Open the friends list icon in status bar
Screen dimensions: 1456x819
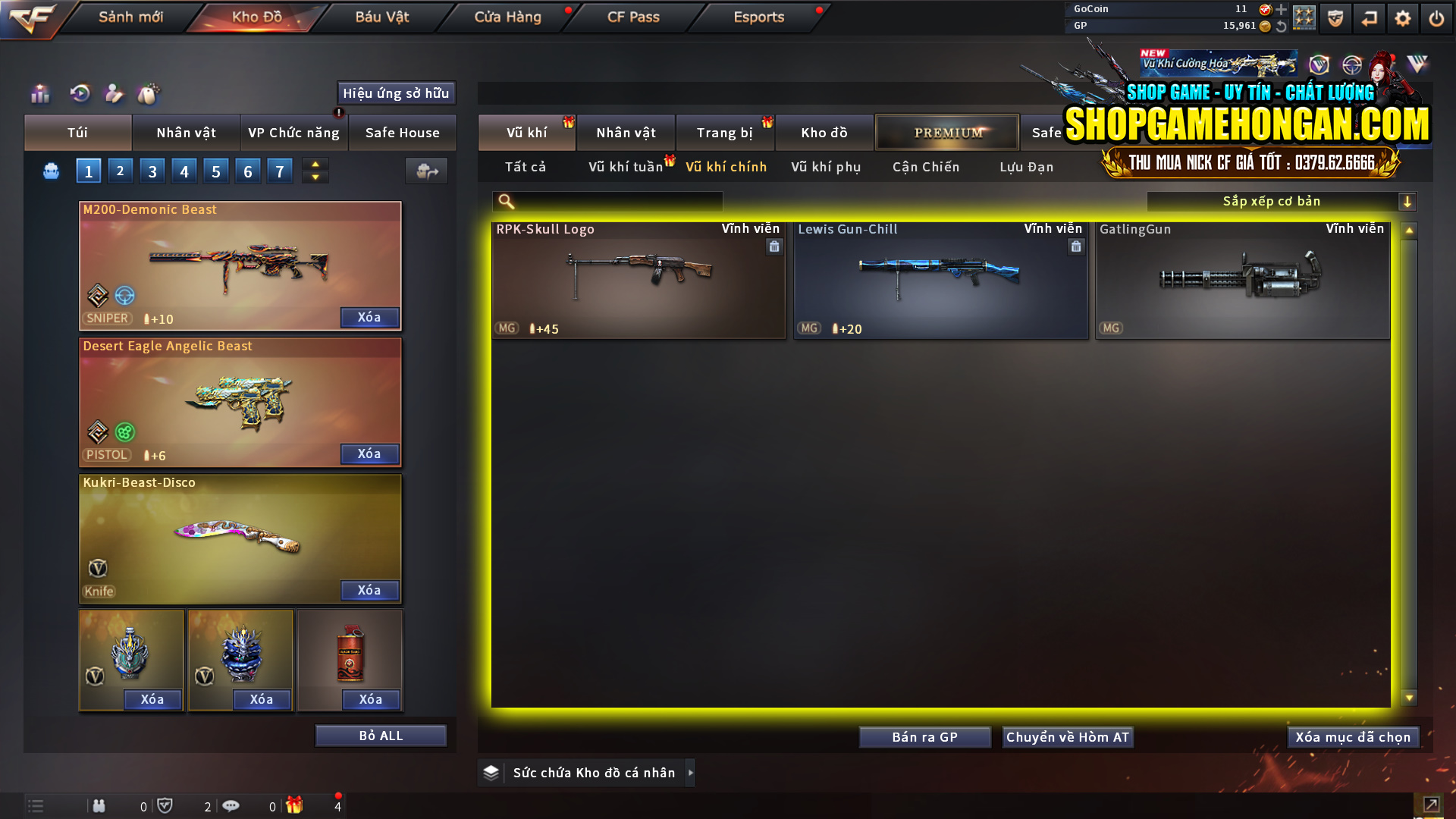coord(99,806)
